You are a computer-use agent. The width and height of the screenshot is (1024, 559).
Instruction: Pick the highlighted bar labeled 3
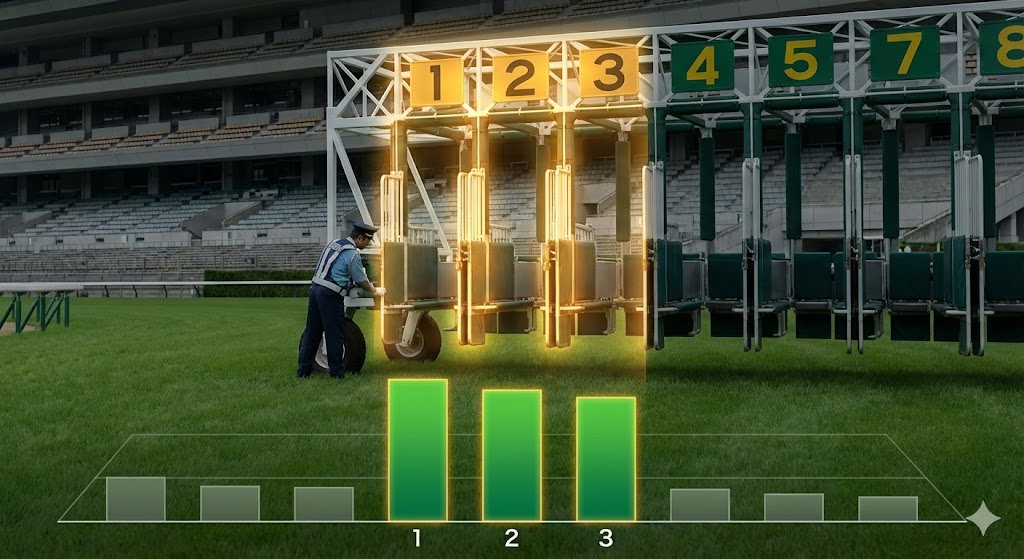pos(605,459)
